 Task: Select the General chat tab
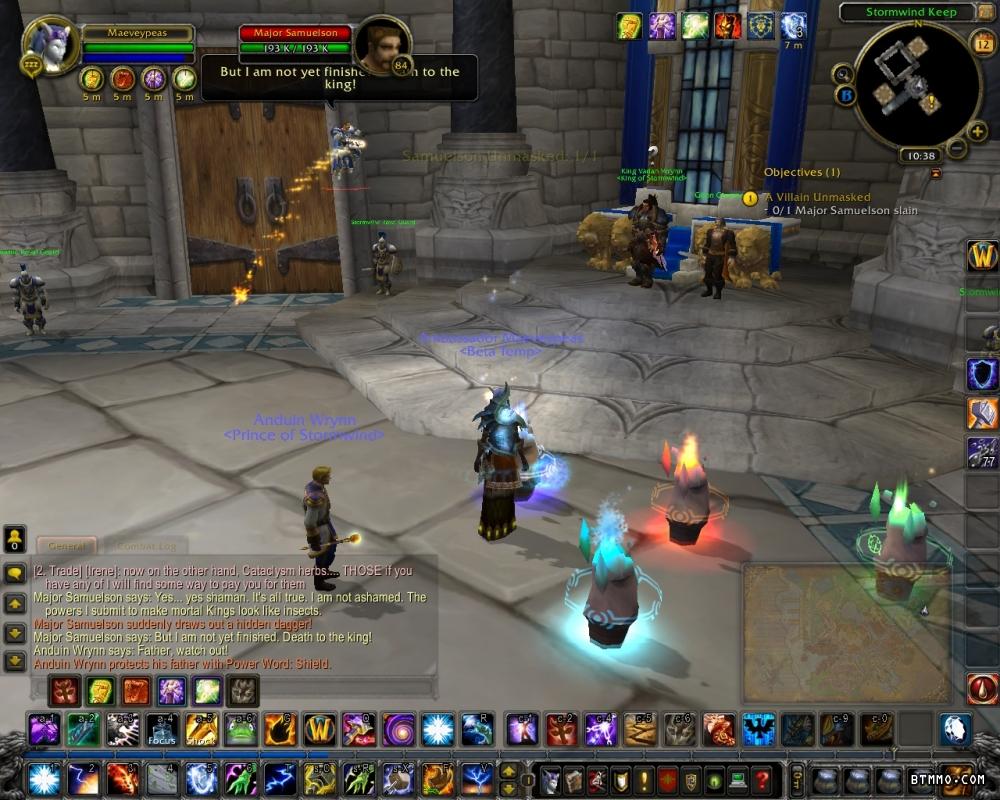tap(67, 546)
